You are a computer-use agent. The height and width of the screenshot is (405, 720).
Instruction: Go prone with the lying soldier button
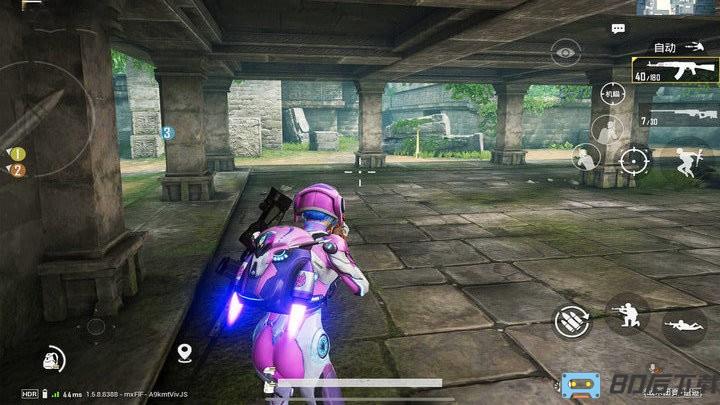tap(684, 325)
